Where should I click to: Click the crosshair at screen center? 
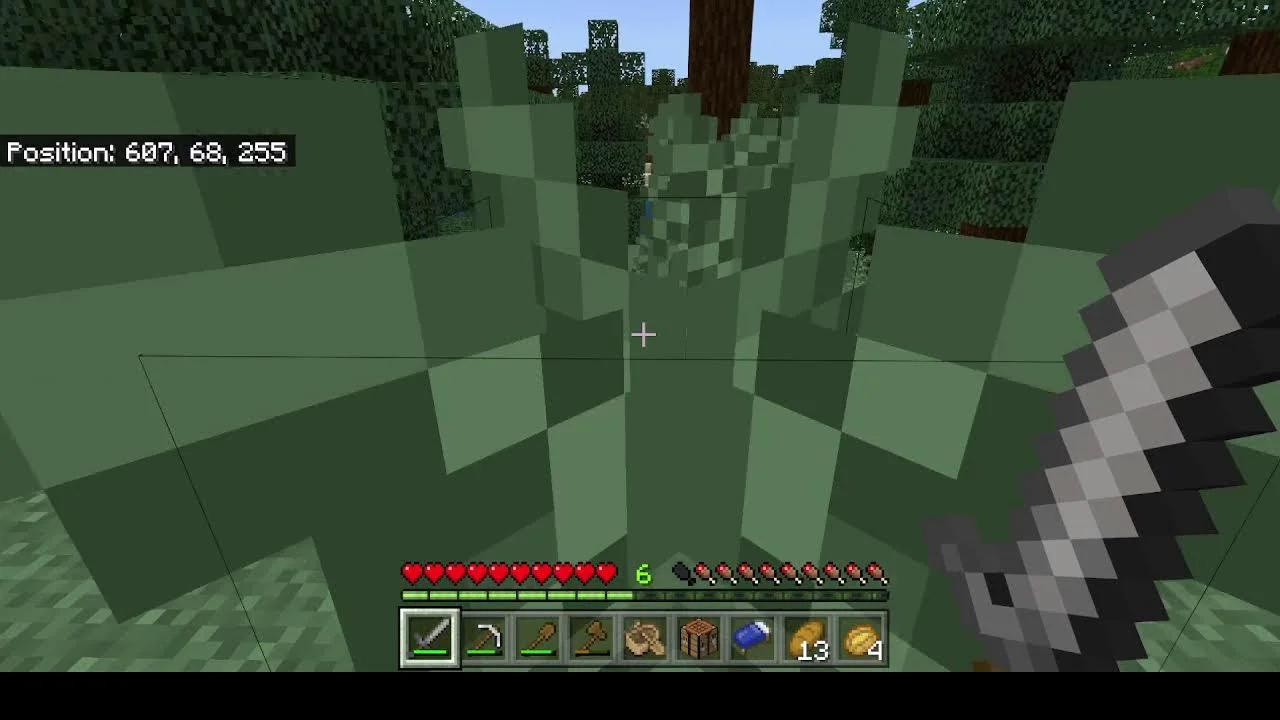click(x=643, y=334)
